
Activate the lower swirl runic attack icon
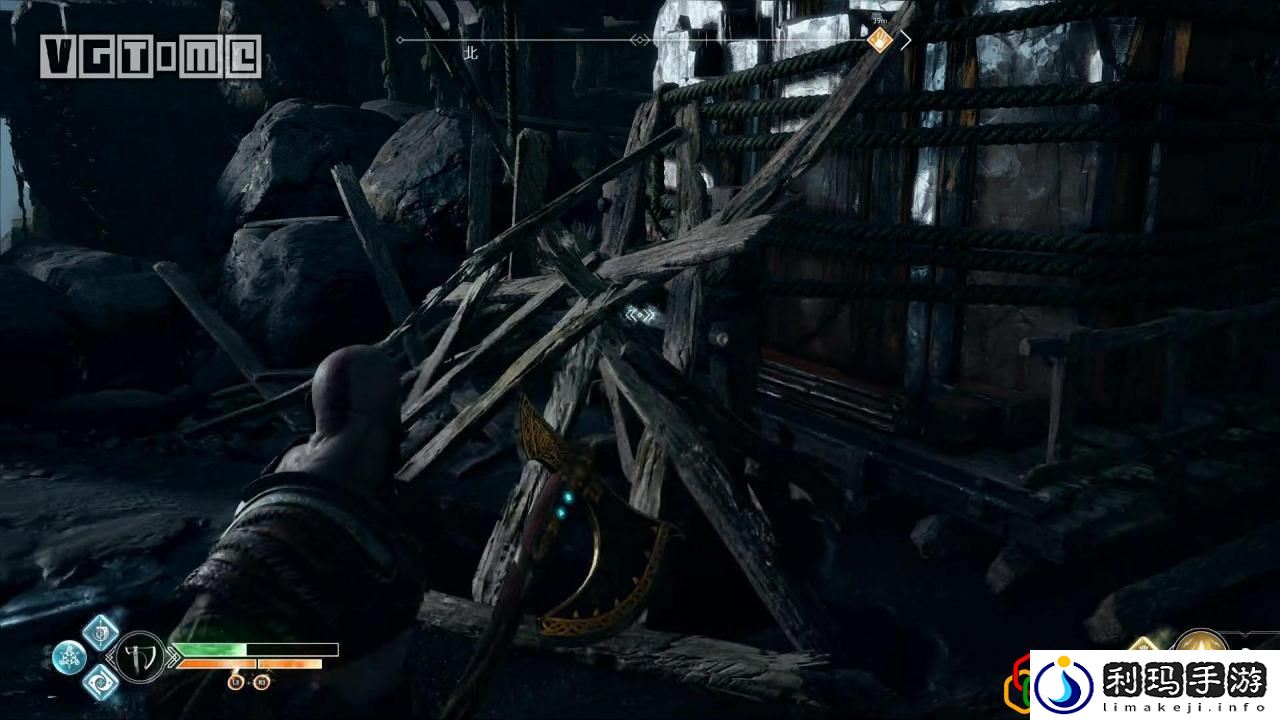(x=101, y=682)
